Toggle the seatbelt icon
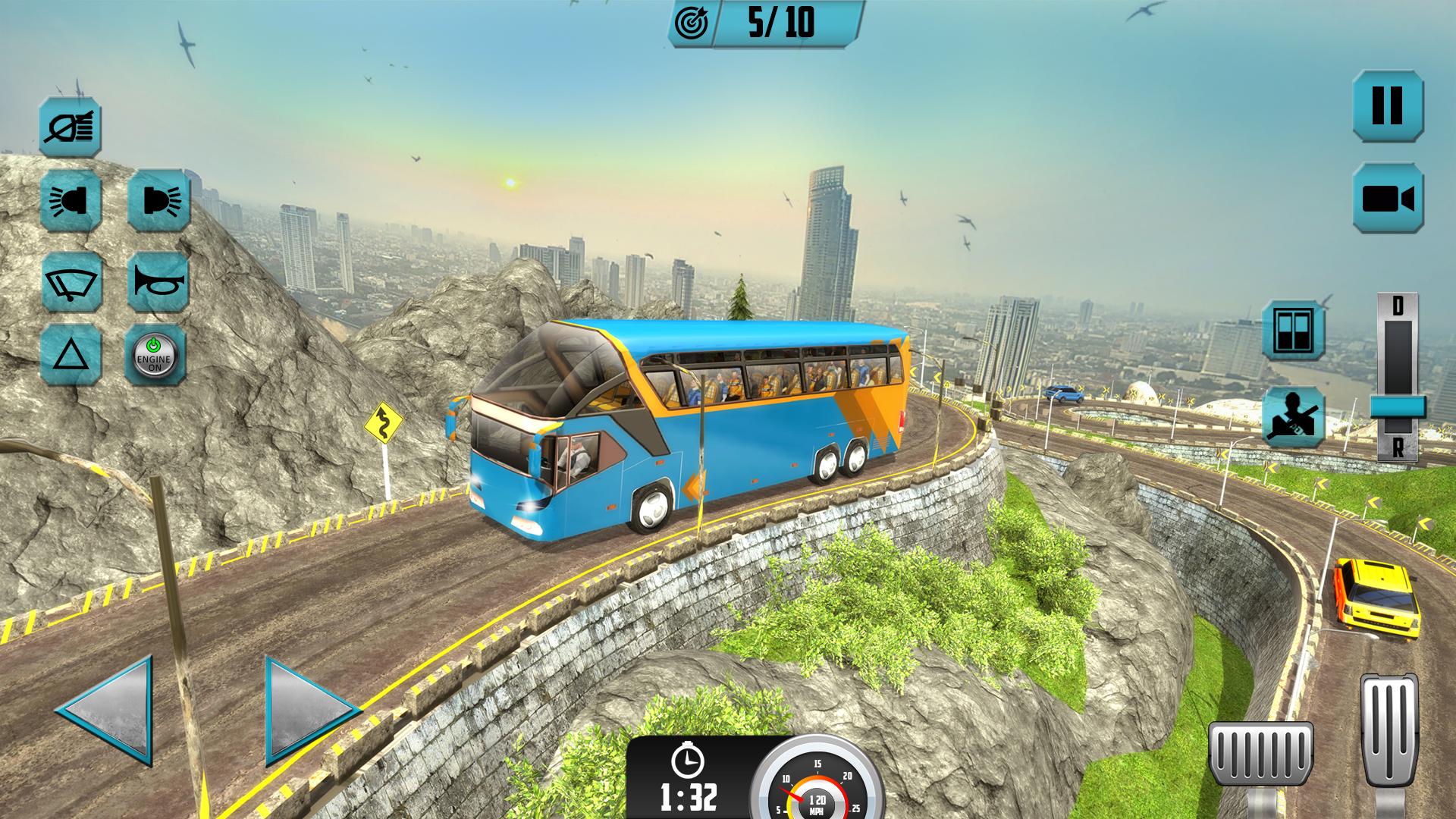This screenshot has width=1456, height=819. pyautogui.click(x=1294, y=416)
